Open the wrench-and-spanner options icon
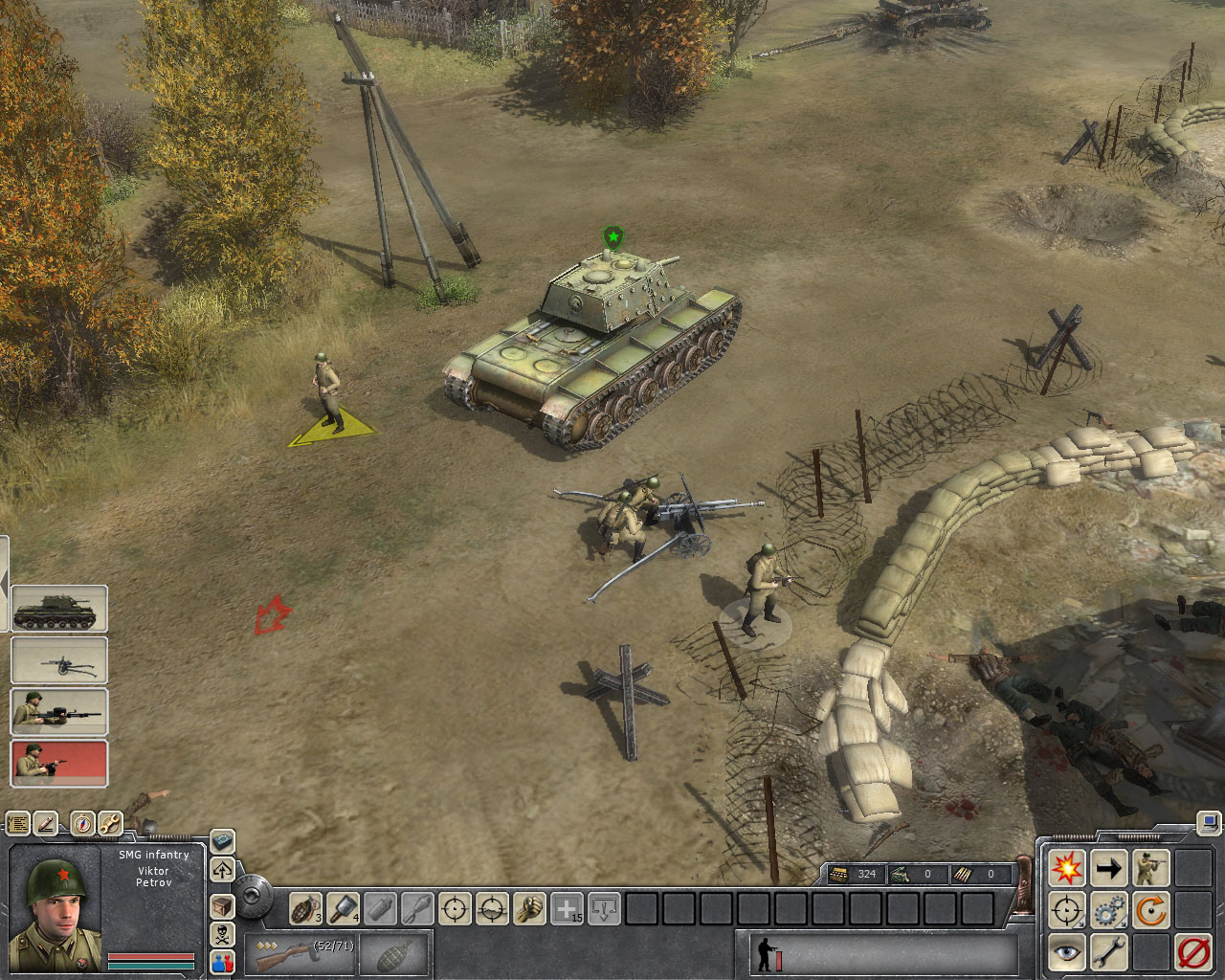The height and width of the screenshot is (980, 1225). click(x=110, y=823)
